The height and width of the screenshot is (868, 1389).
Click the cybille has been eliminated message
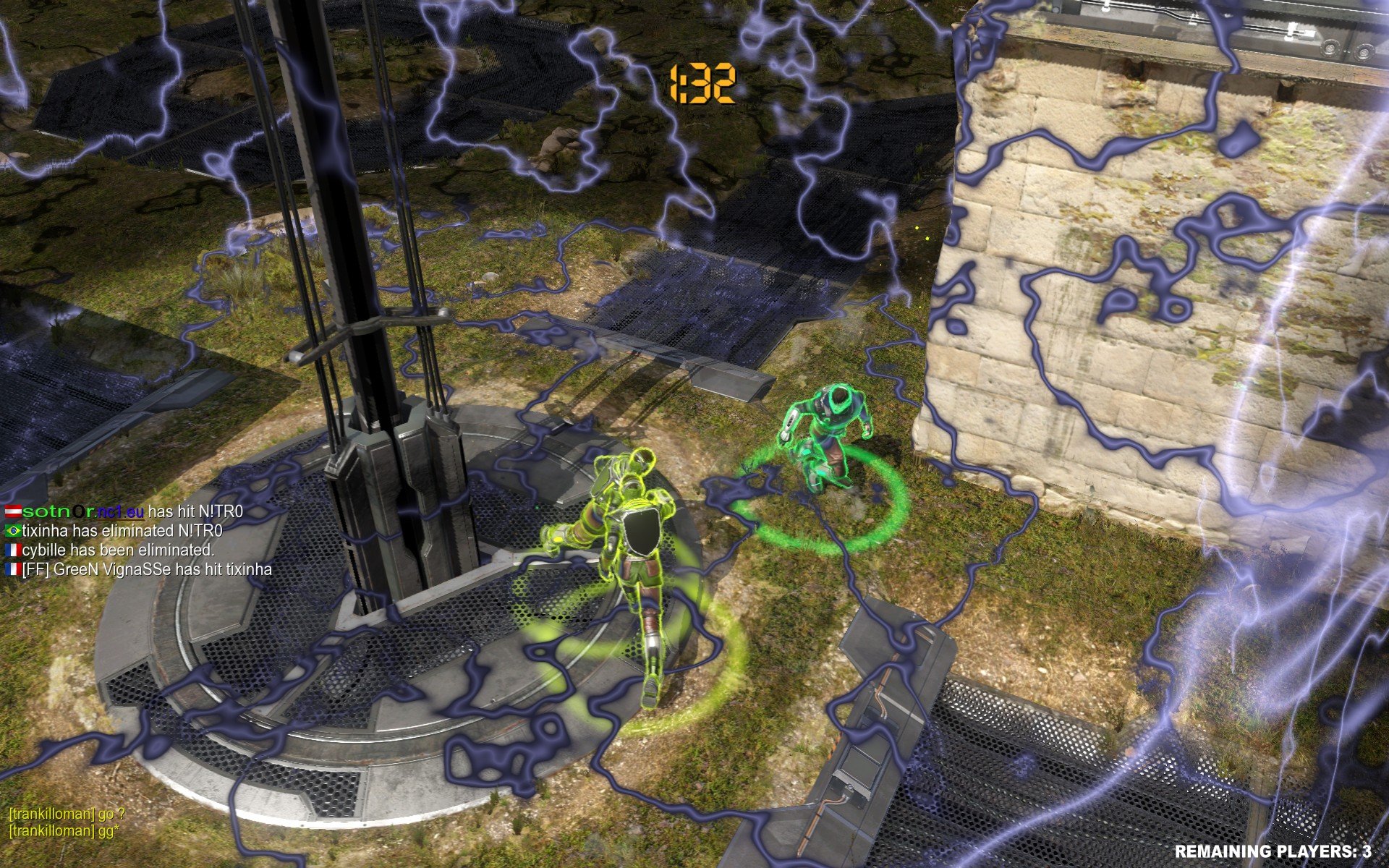(109, 551)
